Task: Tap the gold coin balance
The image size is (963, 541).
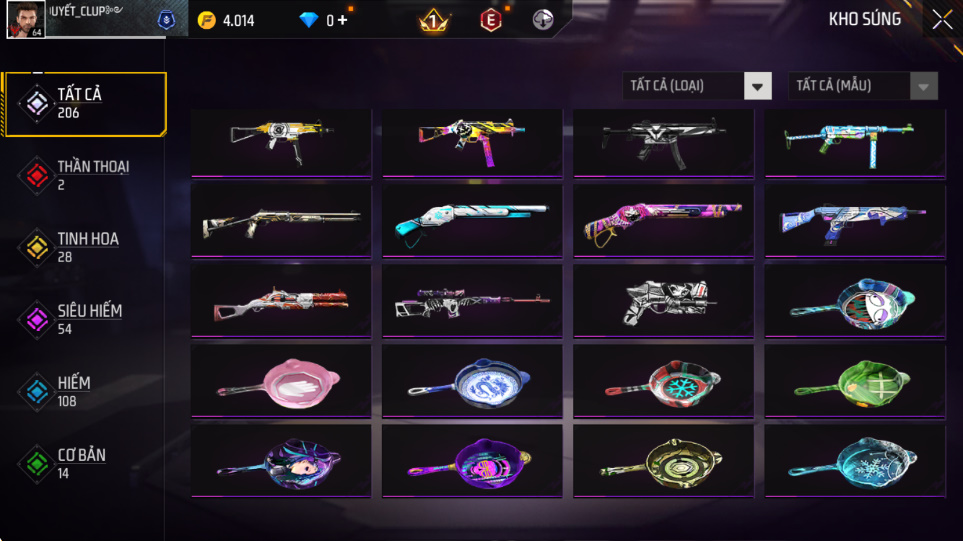Action: pos(226,21)
